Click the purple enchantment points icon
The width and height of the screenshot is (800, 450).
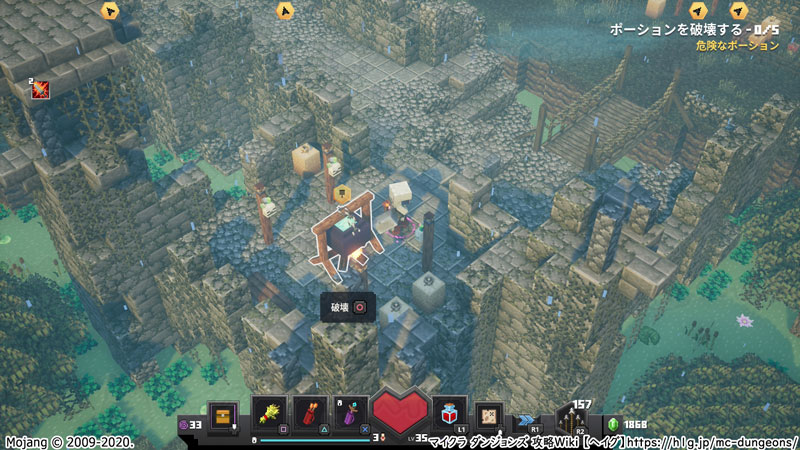click(184, 424)
